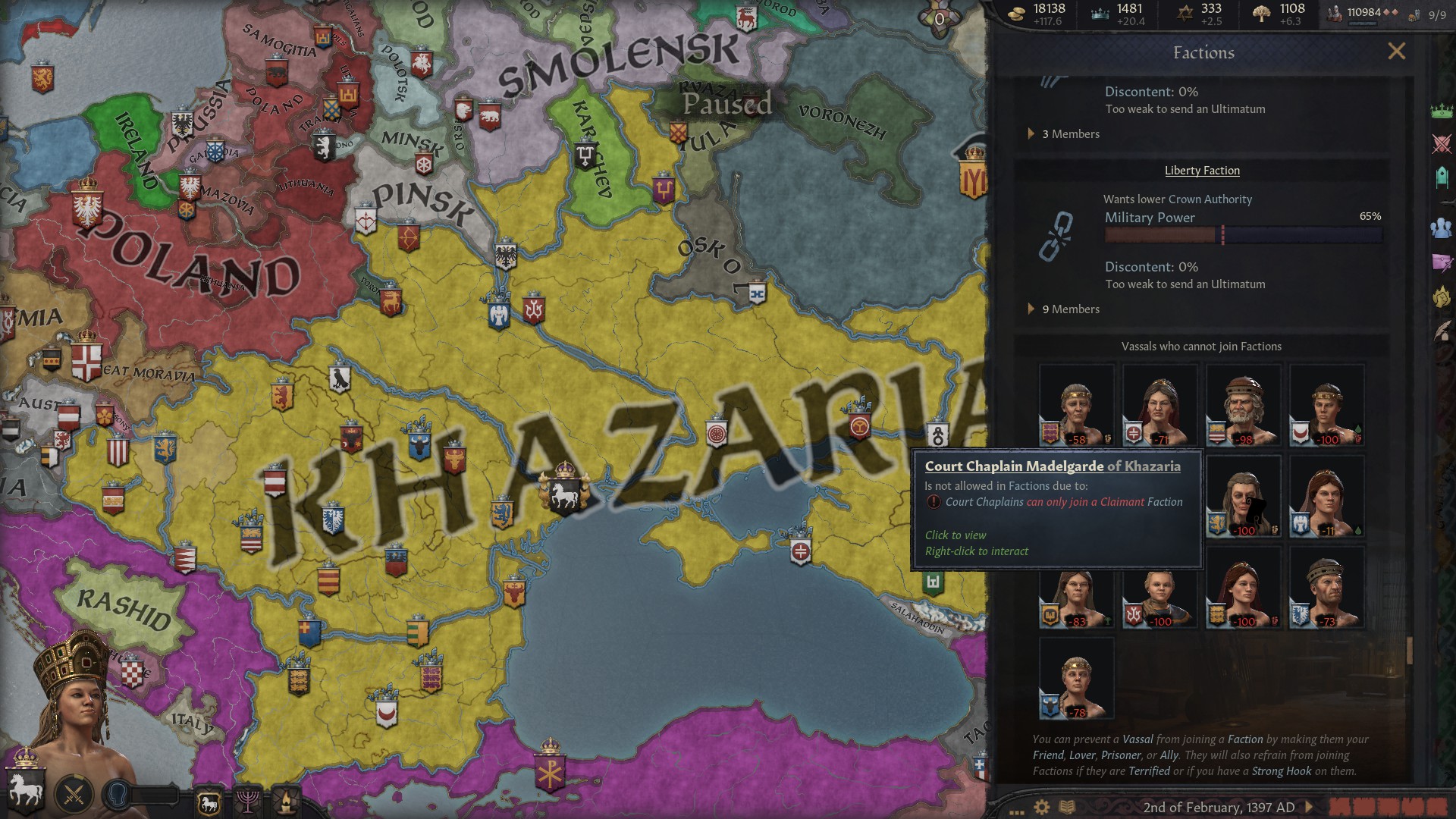This screenshot has width=1456, height=819.
Task: Open the Faith panel via the menorah icon
Action: pyautogui.click(x=248, y=801)
